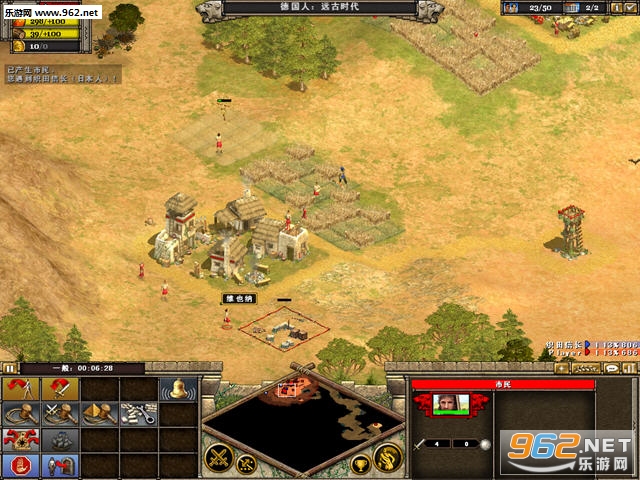Click the large crossed swords minimap button
Screen dimensions: 640x480
(x=219, y=457)
